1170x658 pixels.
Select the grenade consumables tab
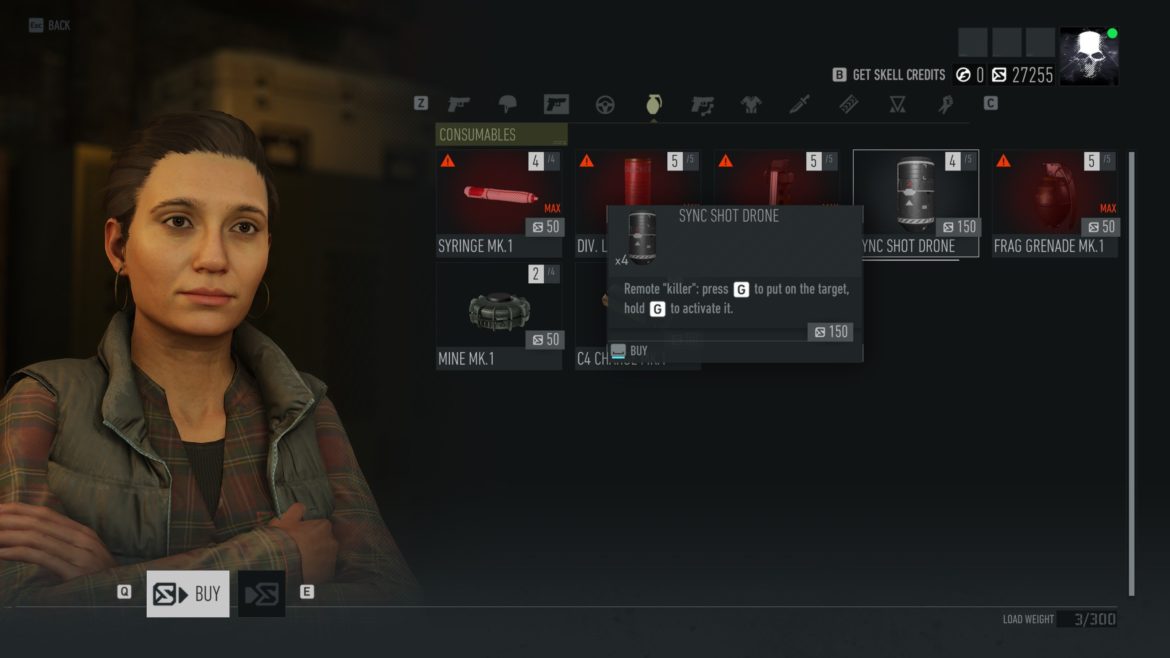(x=654, y=104)
